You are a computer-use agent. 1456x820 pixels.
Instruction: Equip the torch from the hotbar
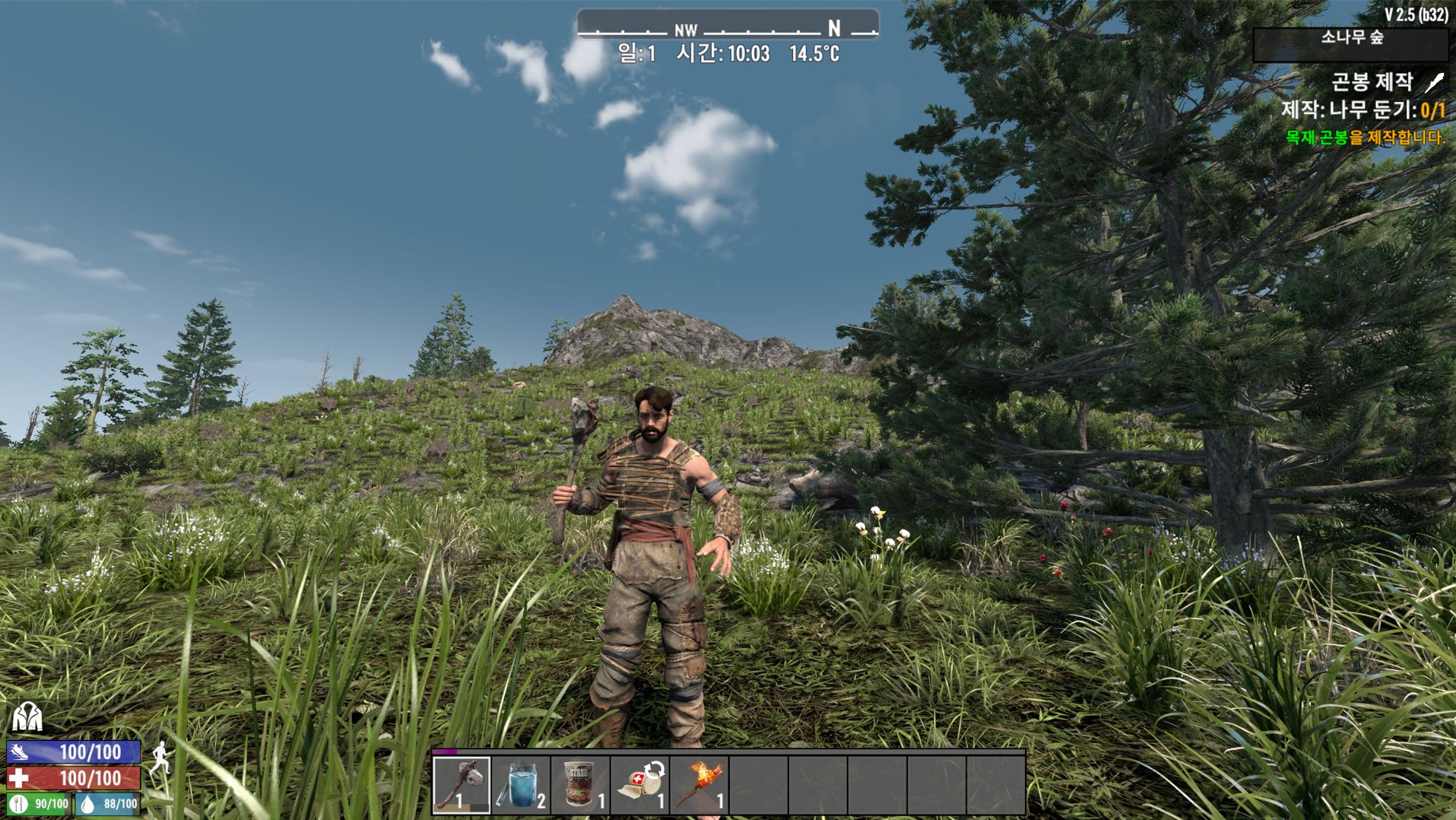coord(699,784)
